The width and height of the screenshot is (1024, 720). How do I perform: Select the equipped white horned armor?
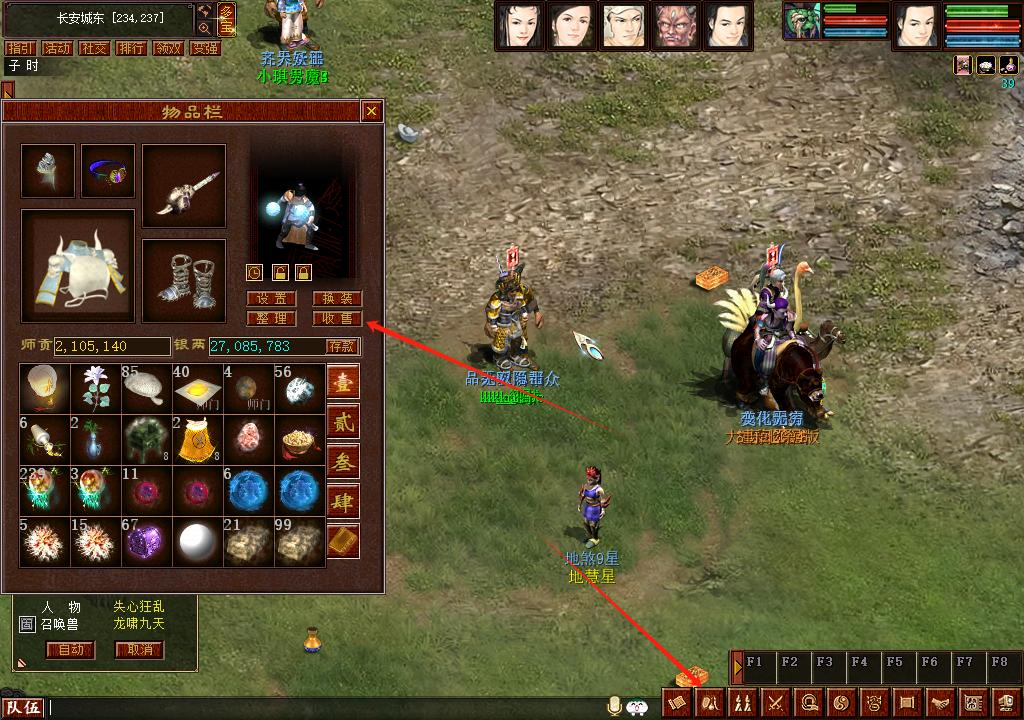click(x=78, y=266)
